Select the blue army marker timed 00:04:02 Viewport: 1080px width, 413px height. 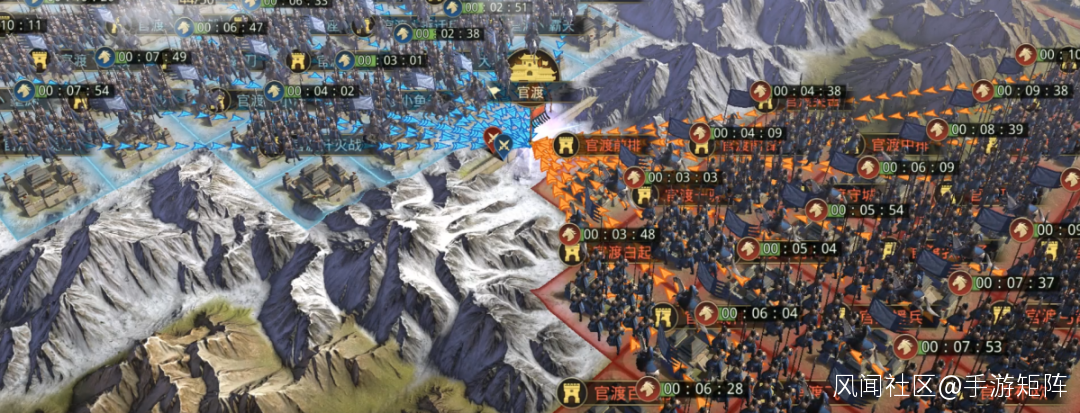[272, 91]
